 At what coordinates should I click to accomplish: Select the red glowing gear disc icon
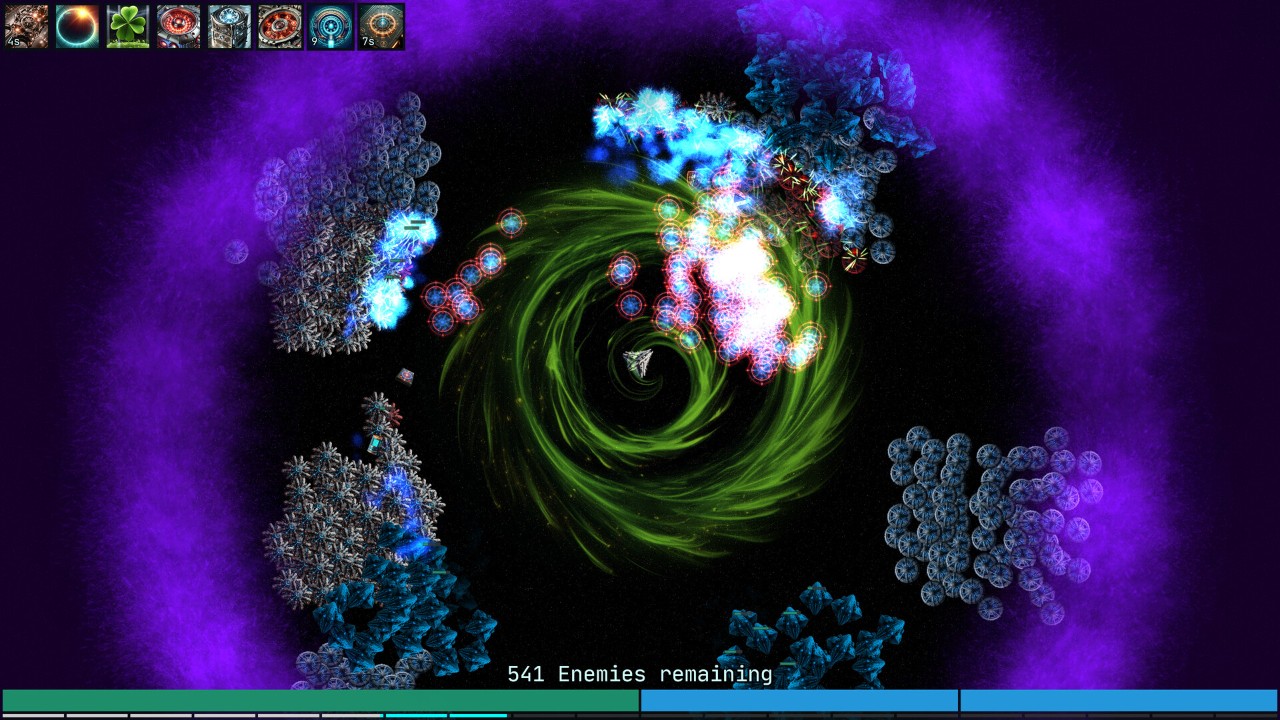(279, 27)
